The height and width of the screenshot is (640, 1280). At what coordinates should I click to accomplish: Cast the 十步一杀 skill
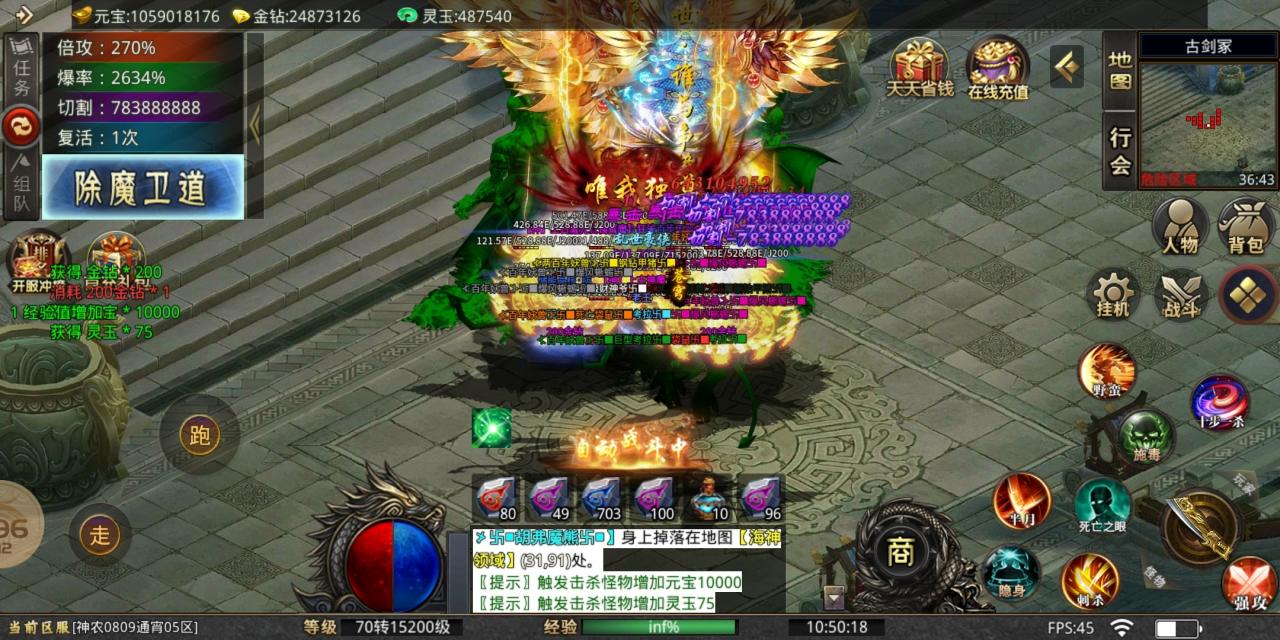click(x=1219, y=402)
